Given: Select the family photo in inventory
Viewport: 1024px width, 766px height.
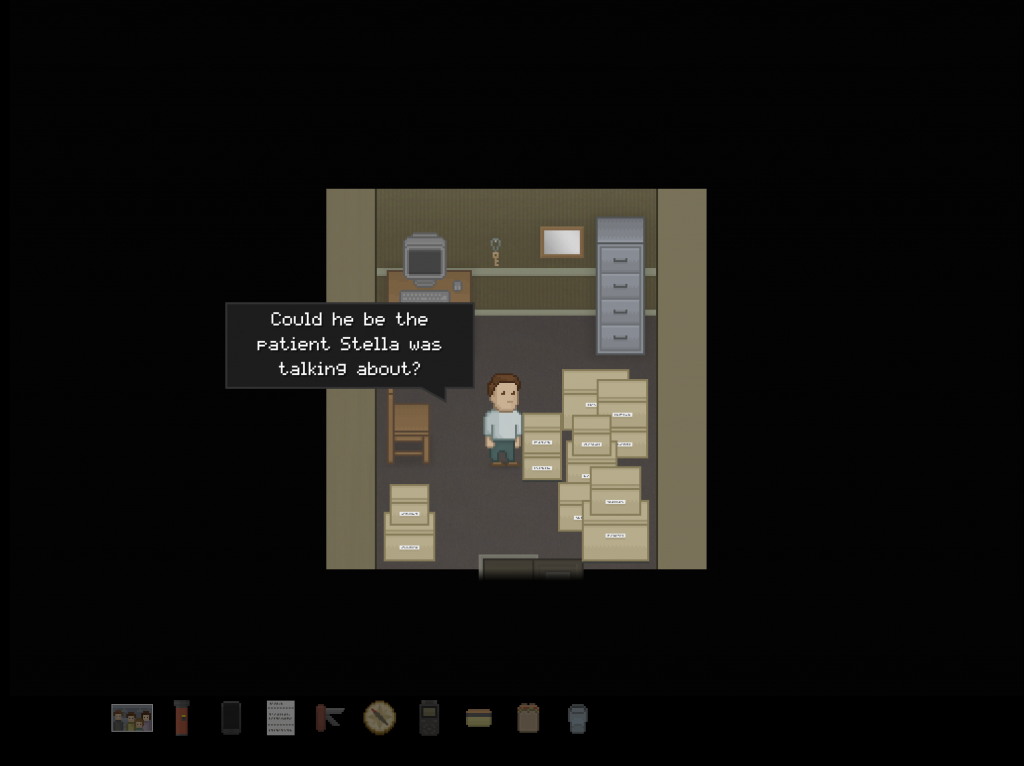Looking at the screenshot, I should coord(132,718).
